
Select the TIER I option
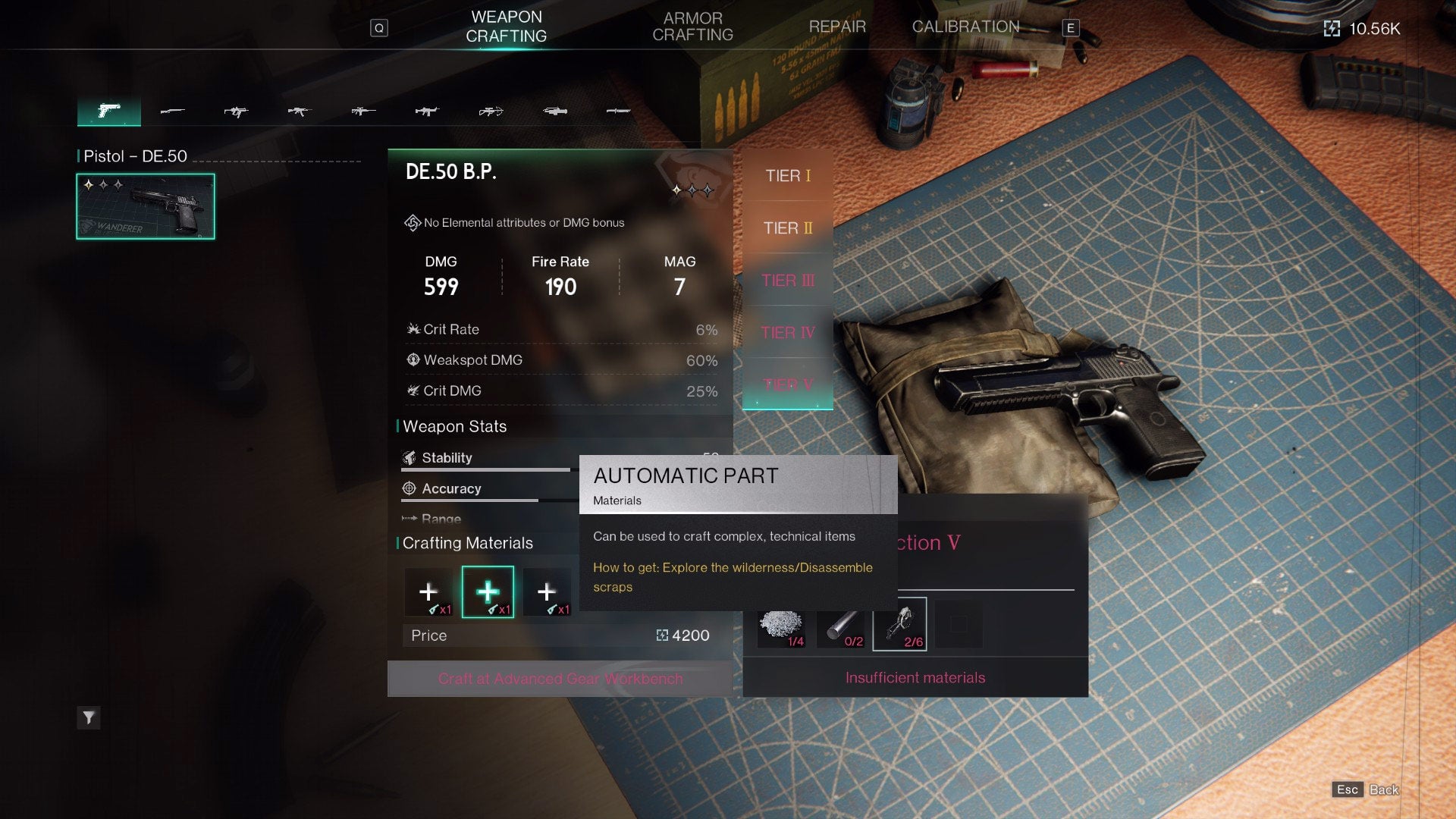pos(787,176)
